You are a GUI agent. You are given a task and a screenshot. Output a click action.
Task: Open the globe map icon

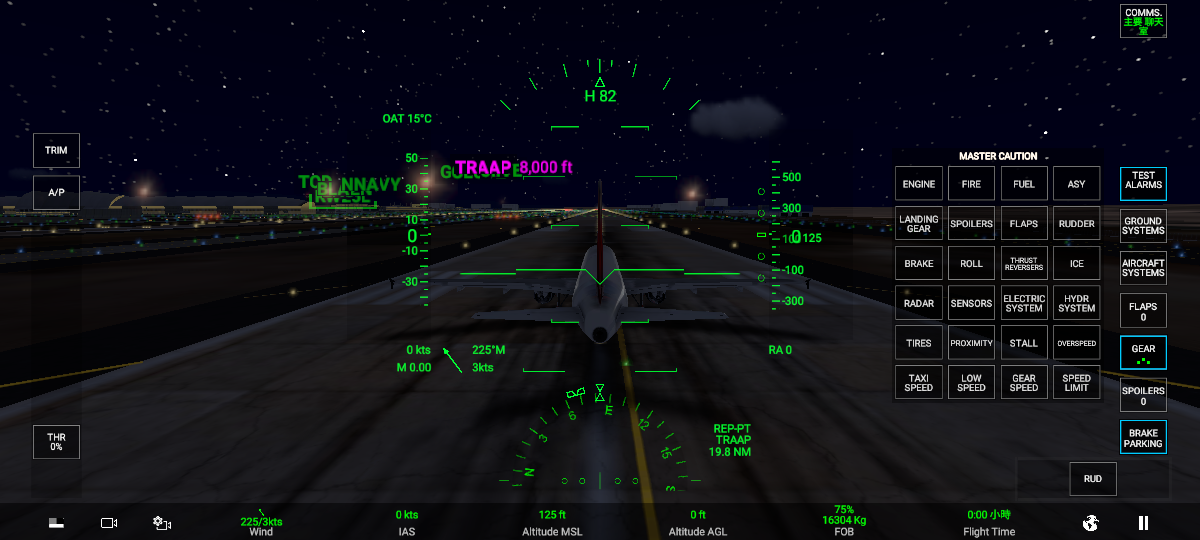click(1091, 522)
